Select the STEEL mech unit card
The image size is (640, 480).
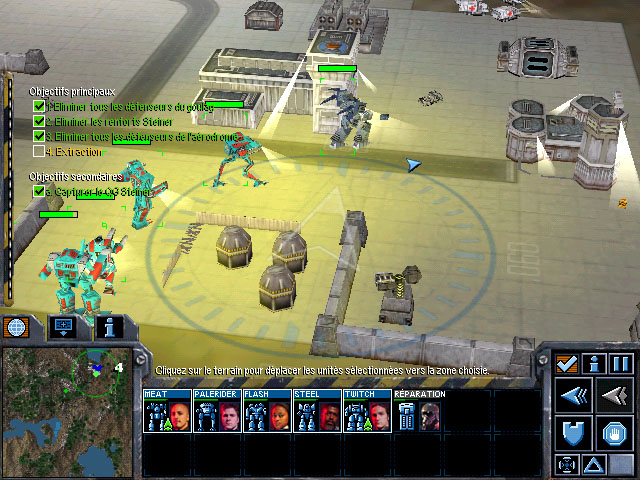pos(317,411)
